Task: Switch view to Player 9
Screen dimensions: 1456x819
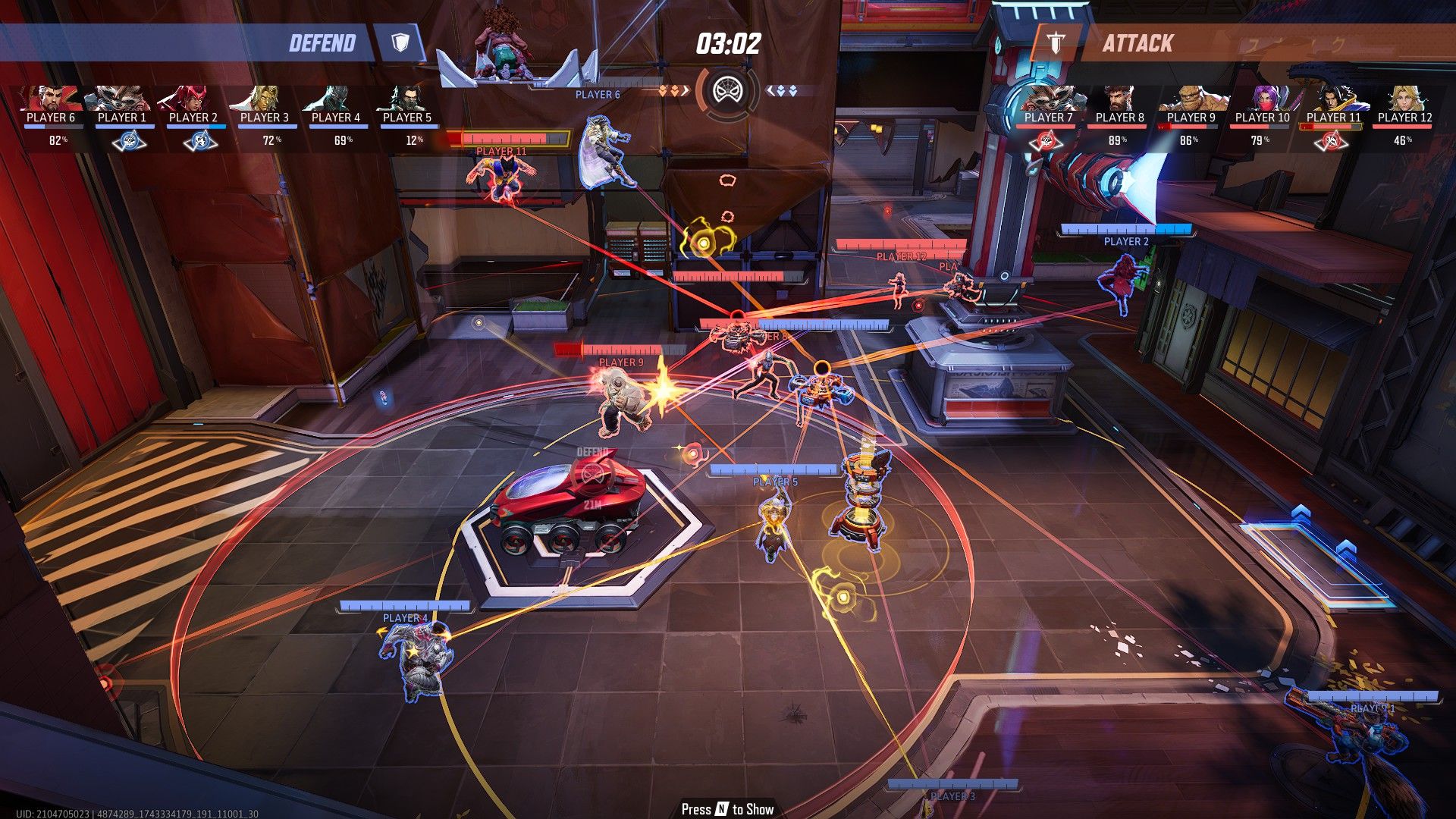Action: pyautogui.click(x=1191, y=99)
